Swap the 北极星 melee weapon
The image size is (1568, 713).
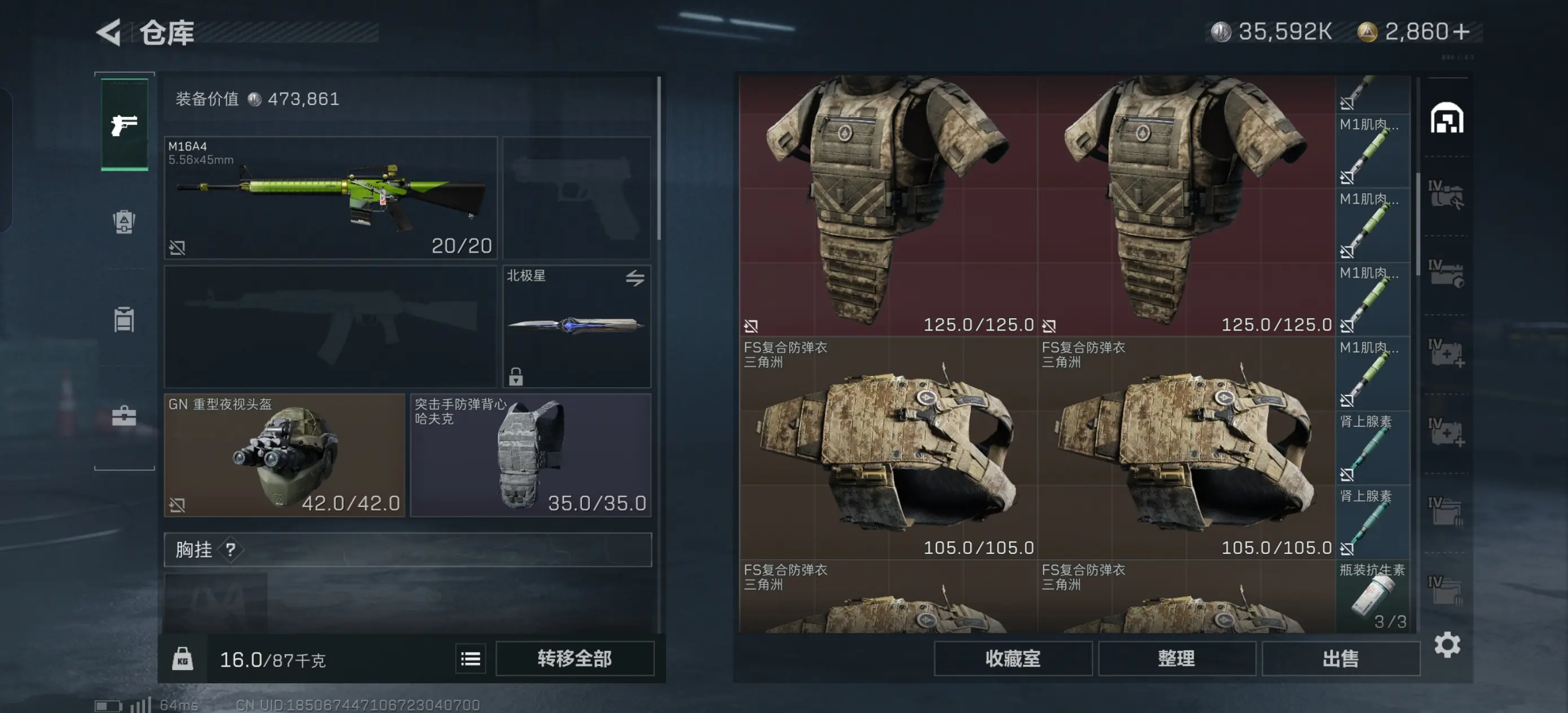point(635,278)
